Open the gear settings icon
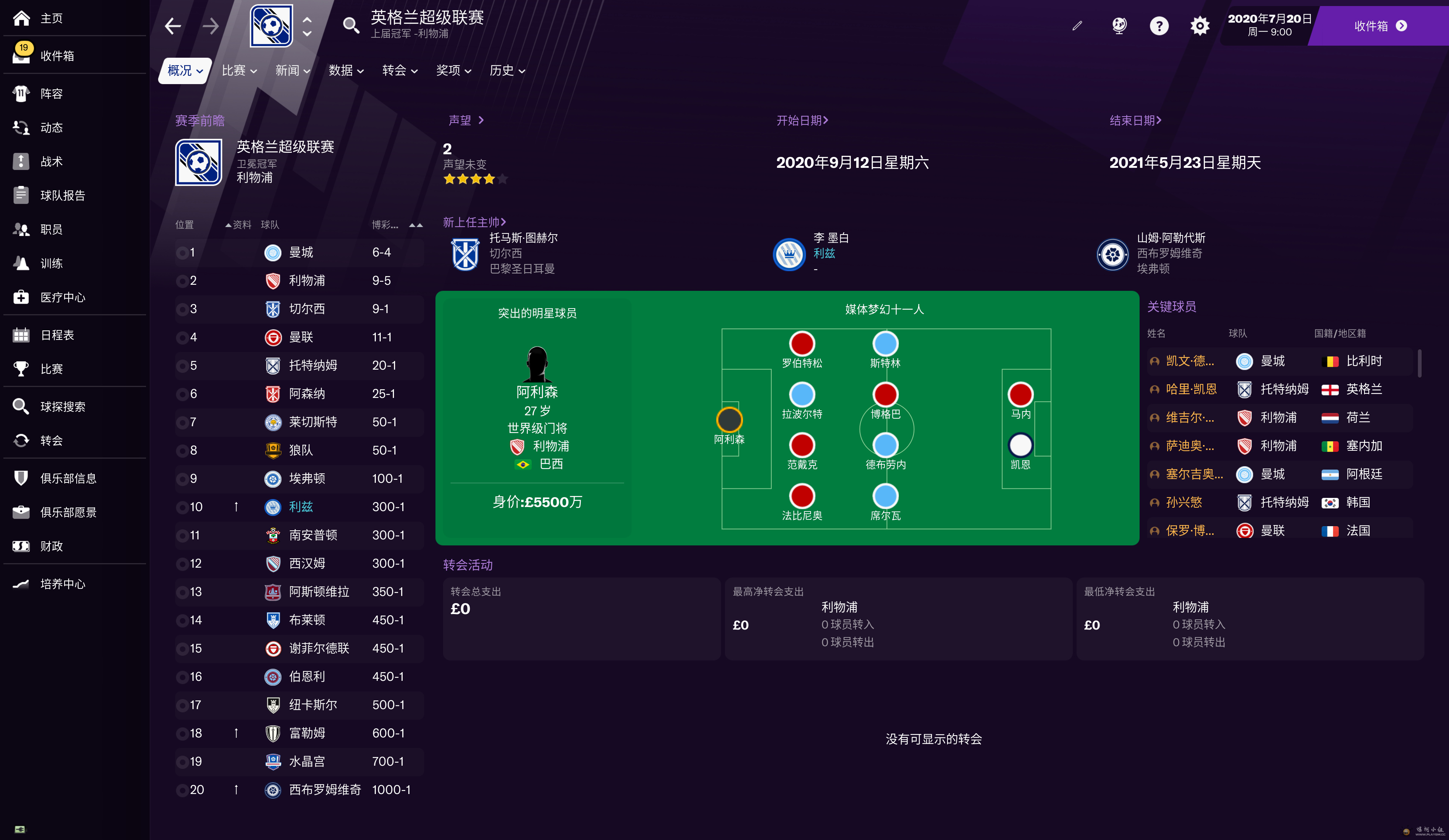This screenshot has height=840, width=1449. point(1200,26)
